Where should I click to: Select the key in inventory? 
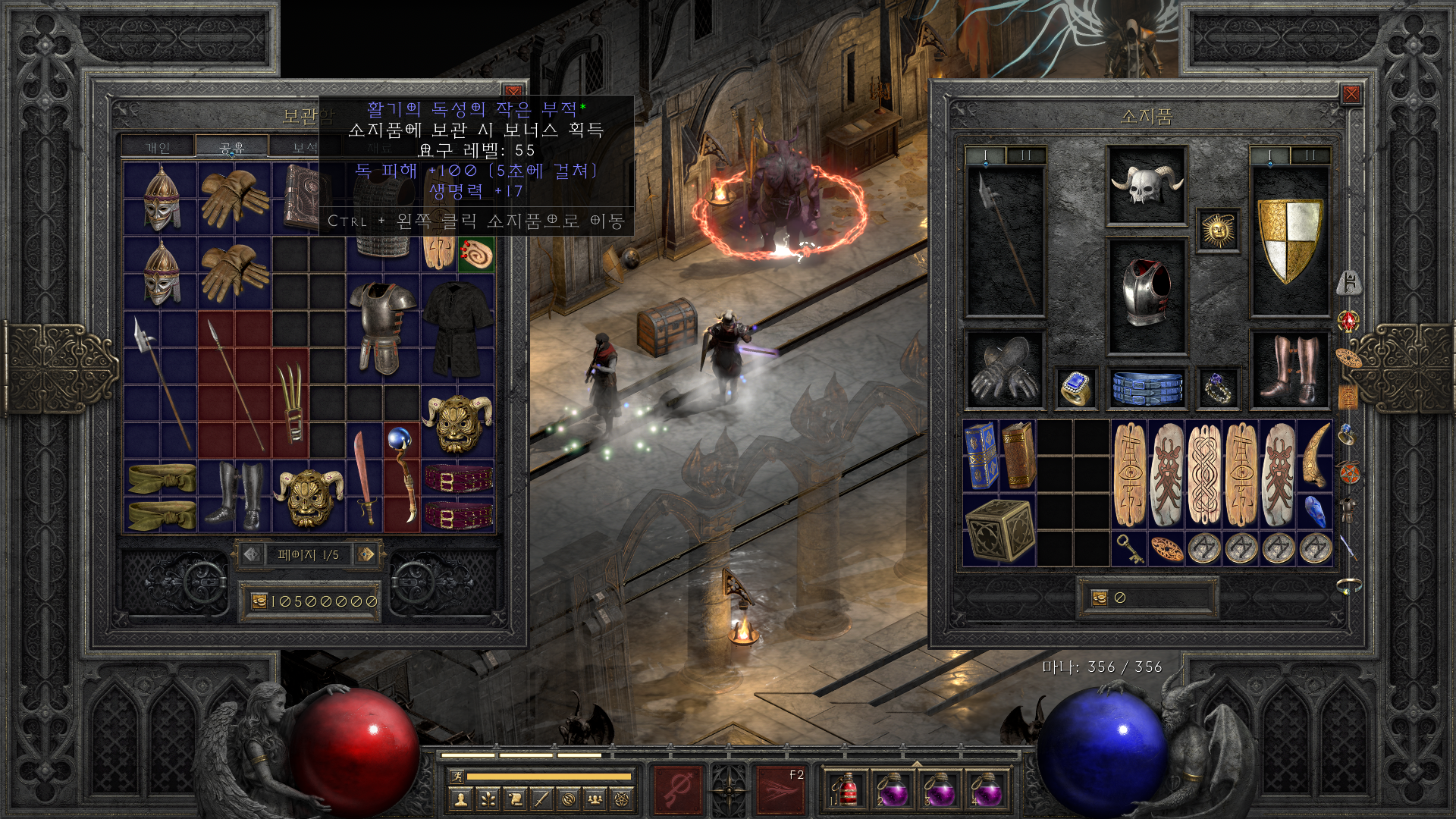pyautogui.click(x=1129, y=548)
